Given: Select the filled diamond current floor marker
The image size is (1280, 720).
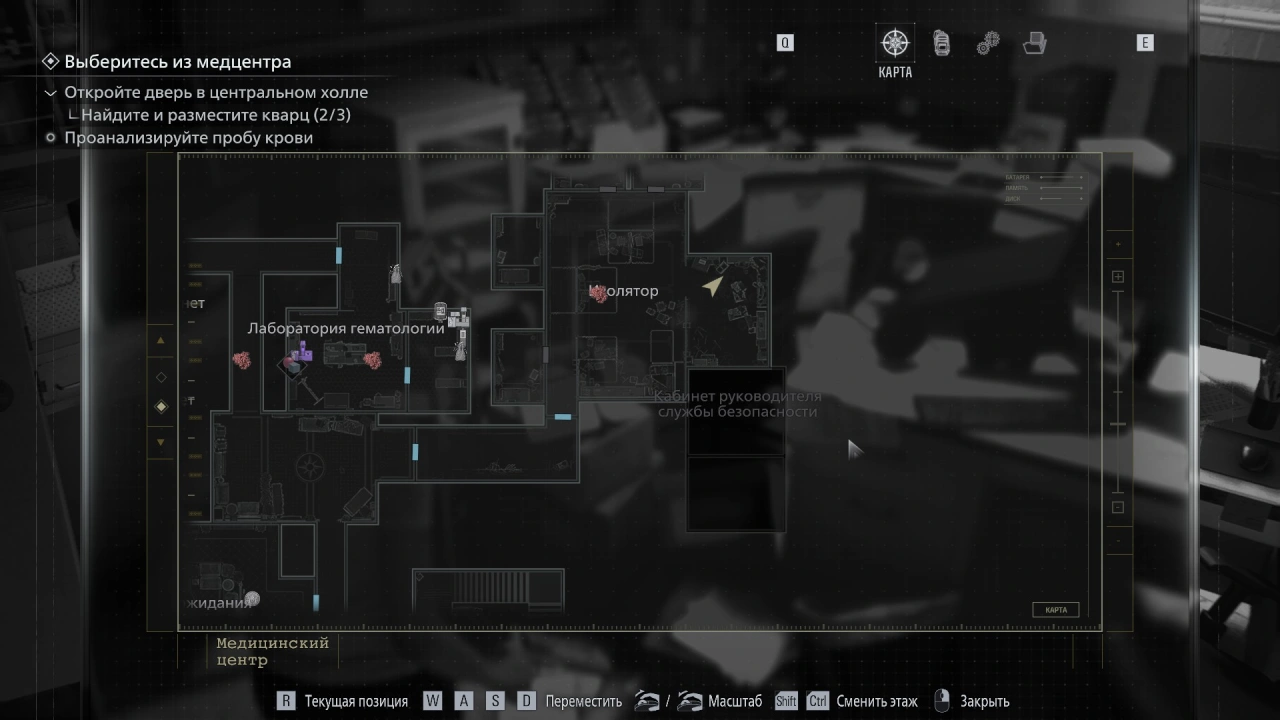Looking at the screenshot, I should (x=161, y=407).
